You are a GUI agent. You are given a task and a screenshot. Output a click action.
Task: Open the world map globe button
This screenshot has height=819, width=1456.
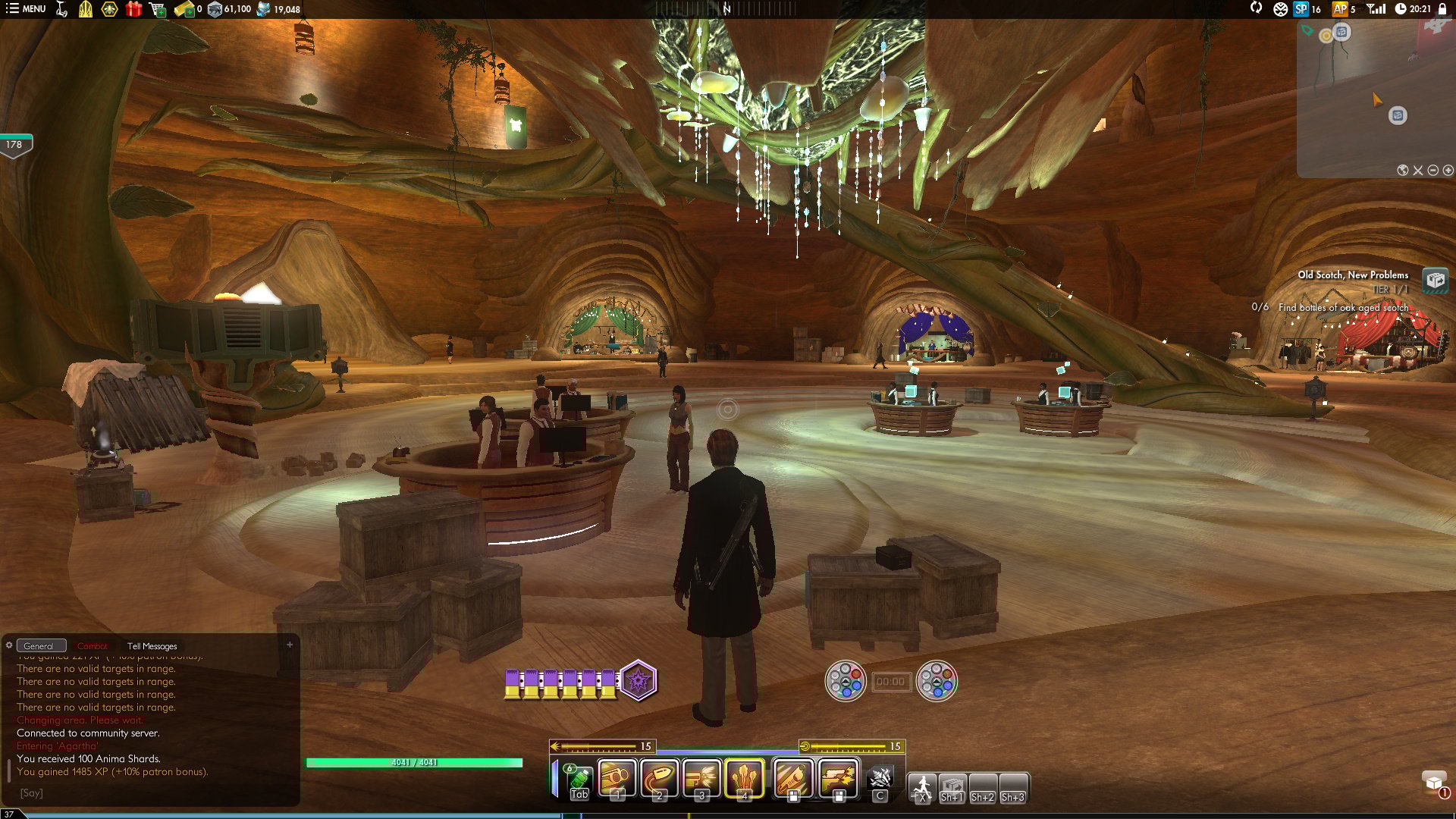(1403, 171)
